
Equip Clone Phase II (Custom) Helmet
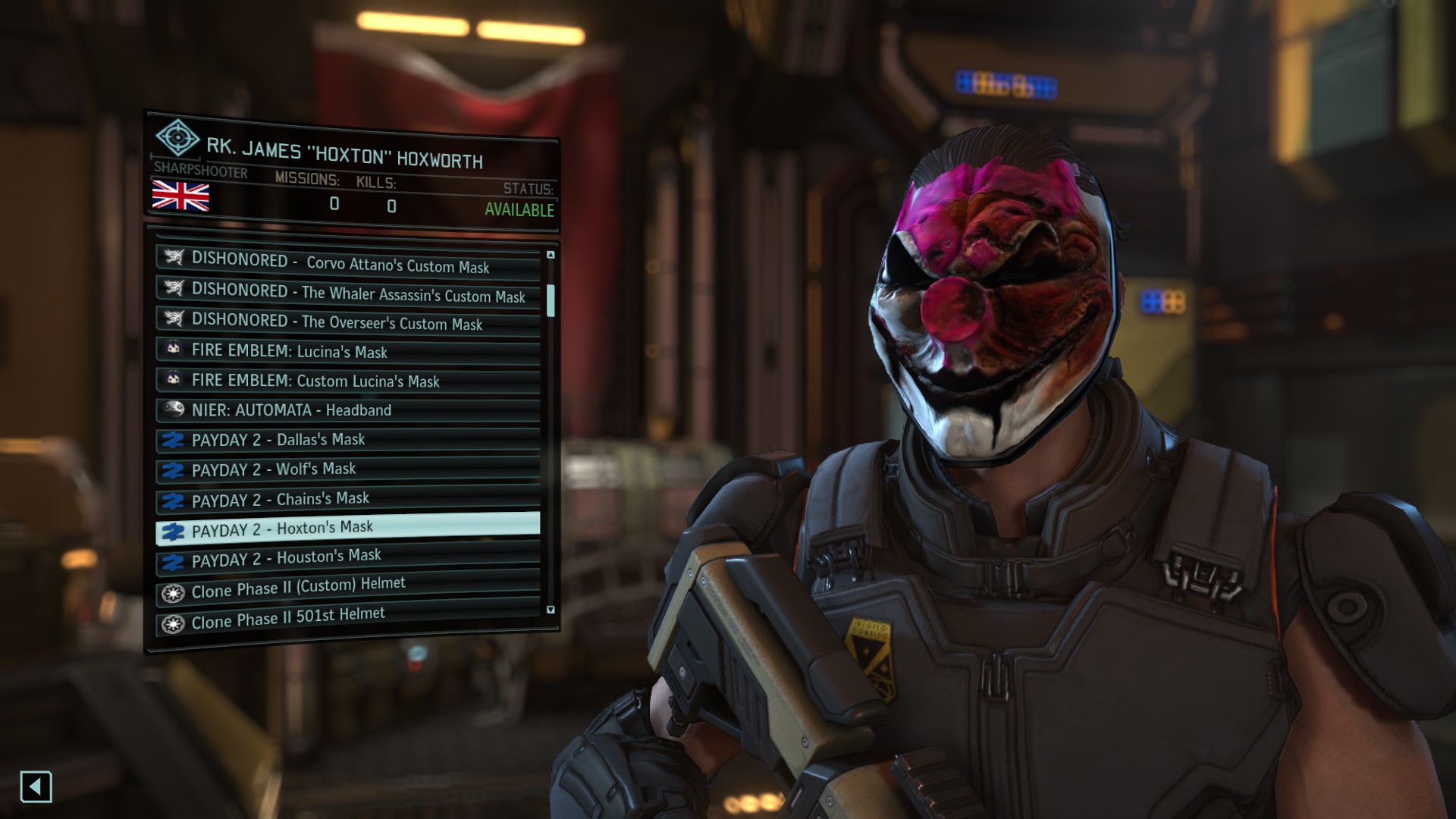coord(349,588)
